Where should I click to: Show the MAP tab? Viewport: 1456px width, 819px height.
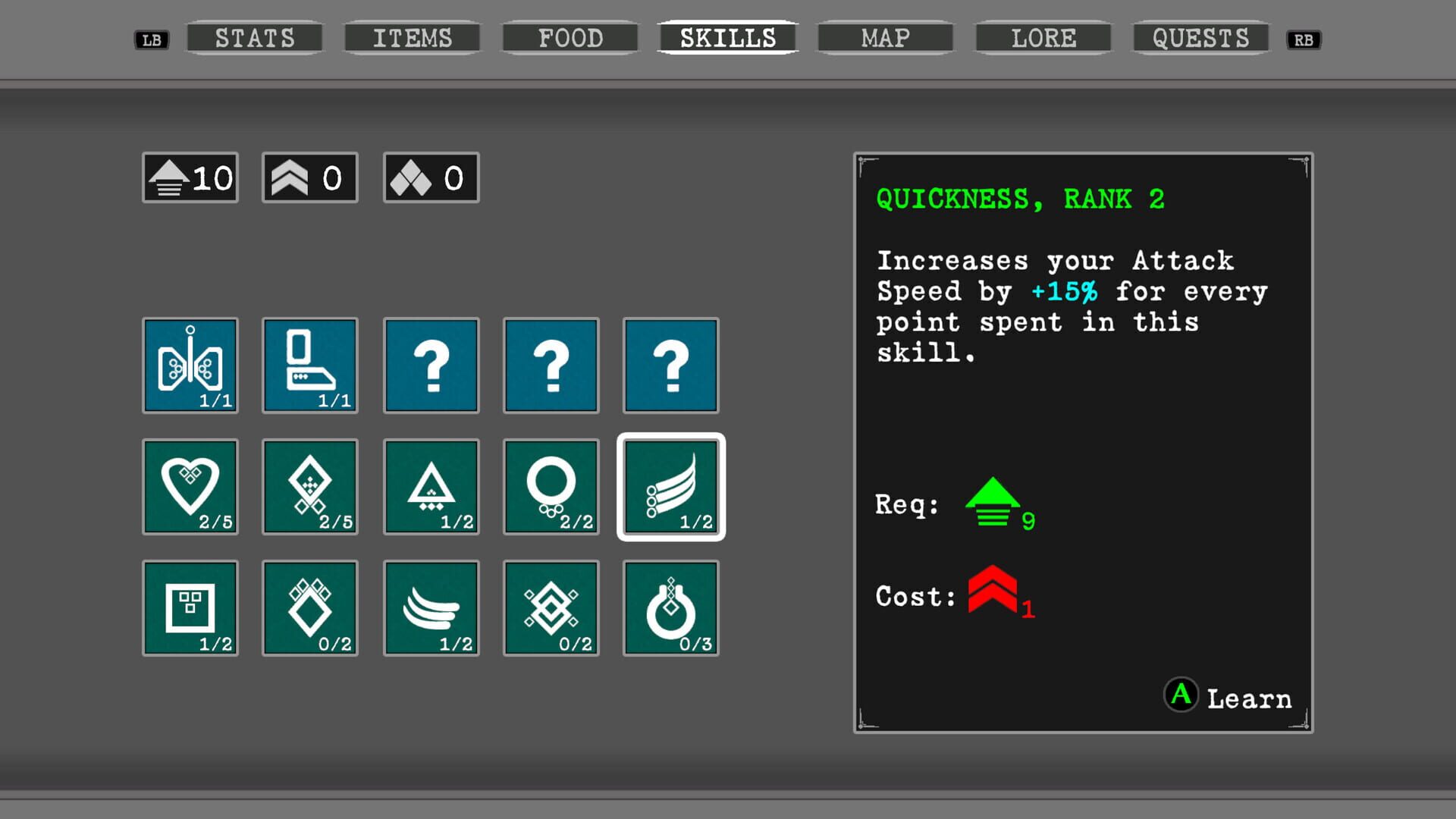tap(885, 38)
